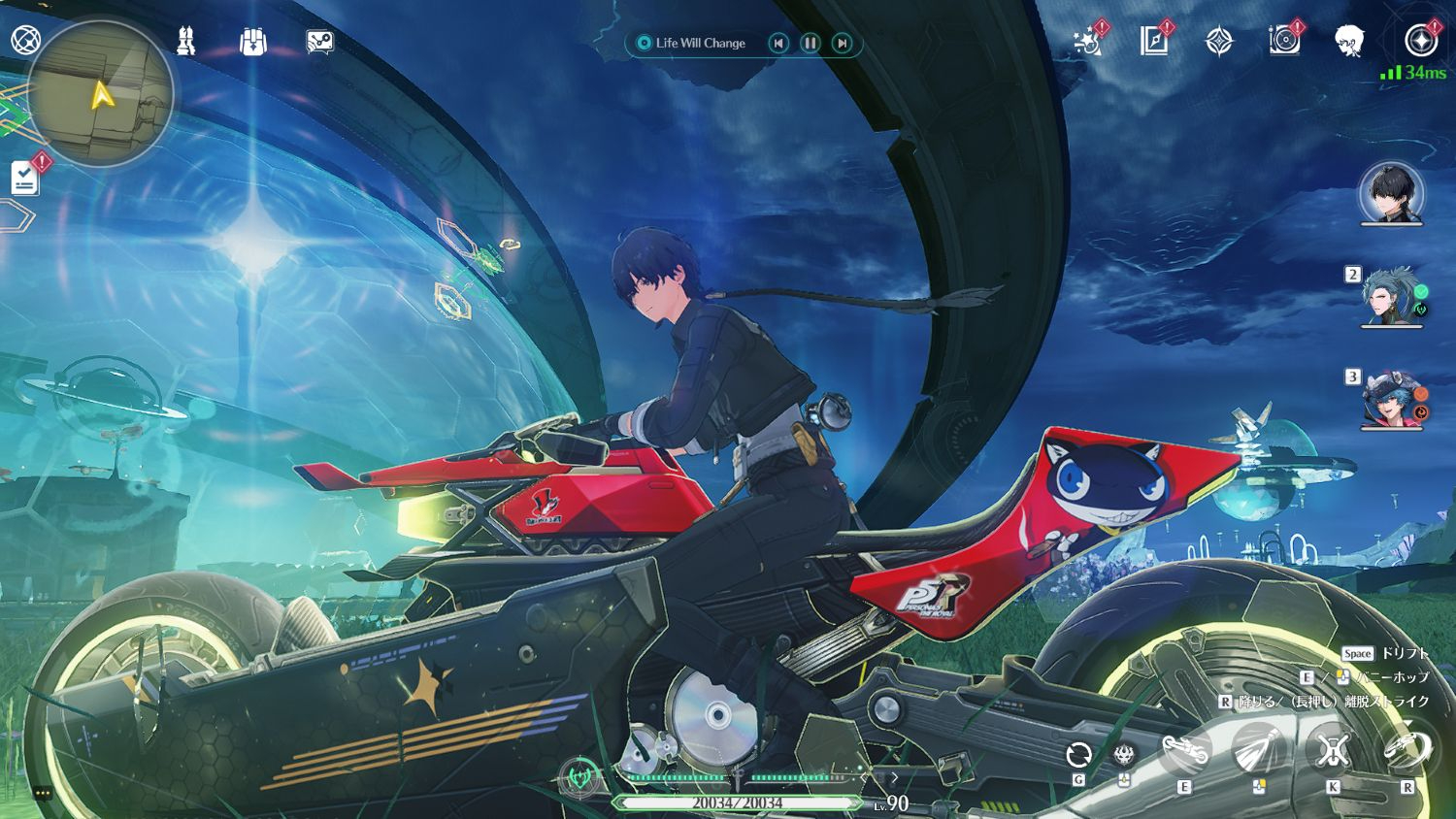Switch to hat-wearing party member 3
This screenshot has width=1456, height=819.
tap(1391, 399)
